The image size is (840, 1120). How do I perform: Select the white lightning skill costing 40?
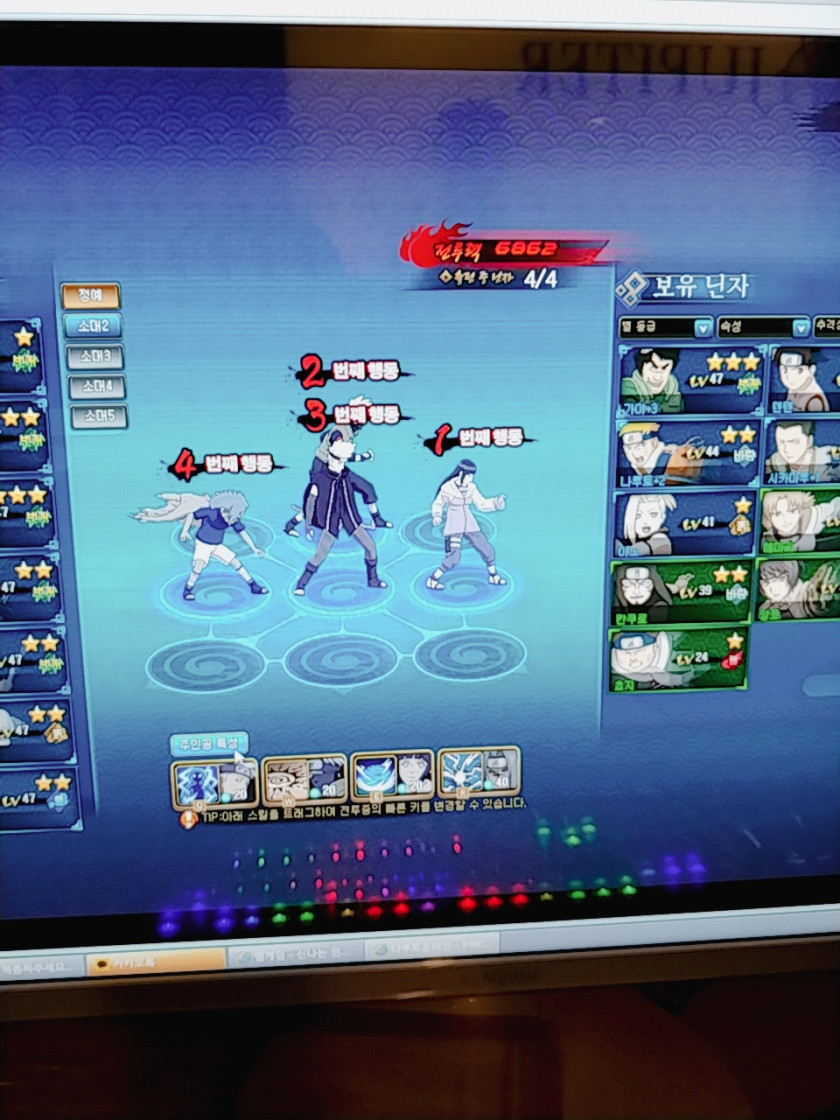(478, 771)
